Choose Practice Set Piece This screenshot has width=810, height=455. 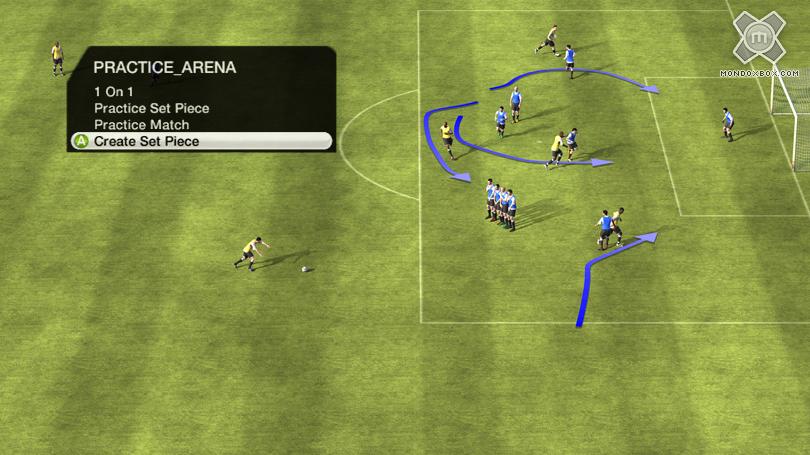tap(152, 108)
